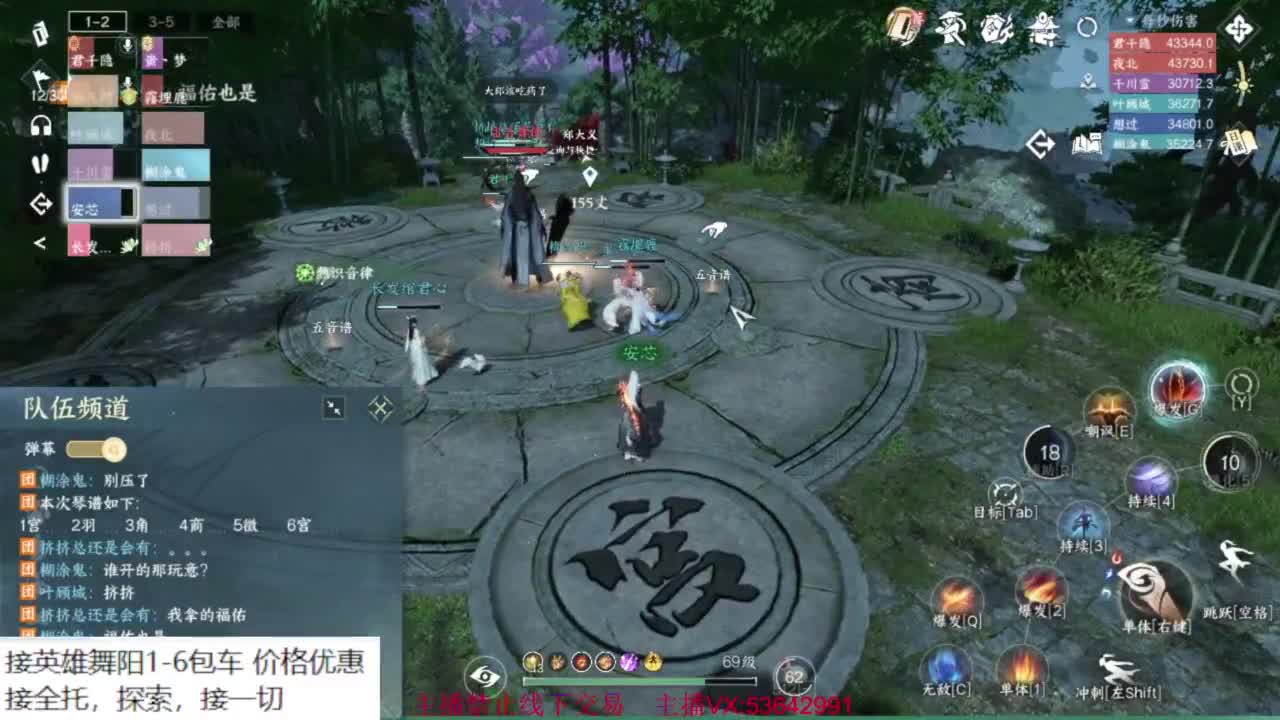
Task: Toggle the brightness sun icon on minimap edge
Action: coord(1241,84)
